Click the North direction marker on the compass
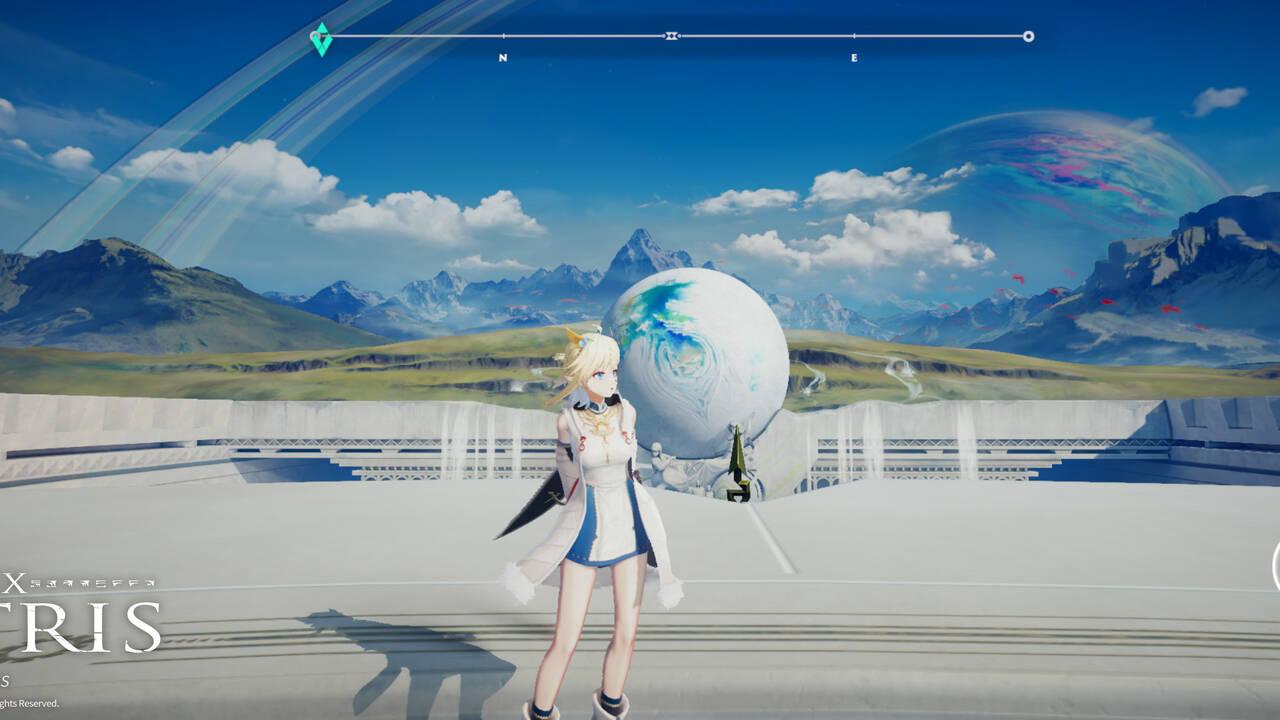This screenshot has width=1280, height=720. [503, 57]
